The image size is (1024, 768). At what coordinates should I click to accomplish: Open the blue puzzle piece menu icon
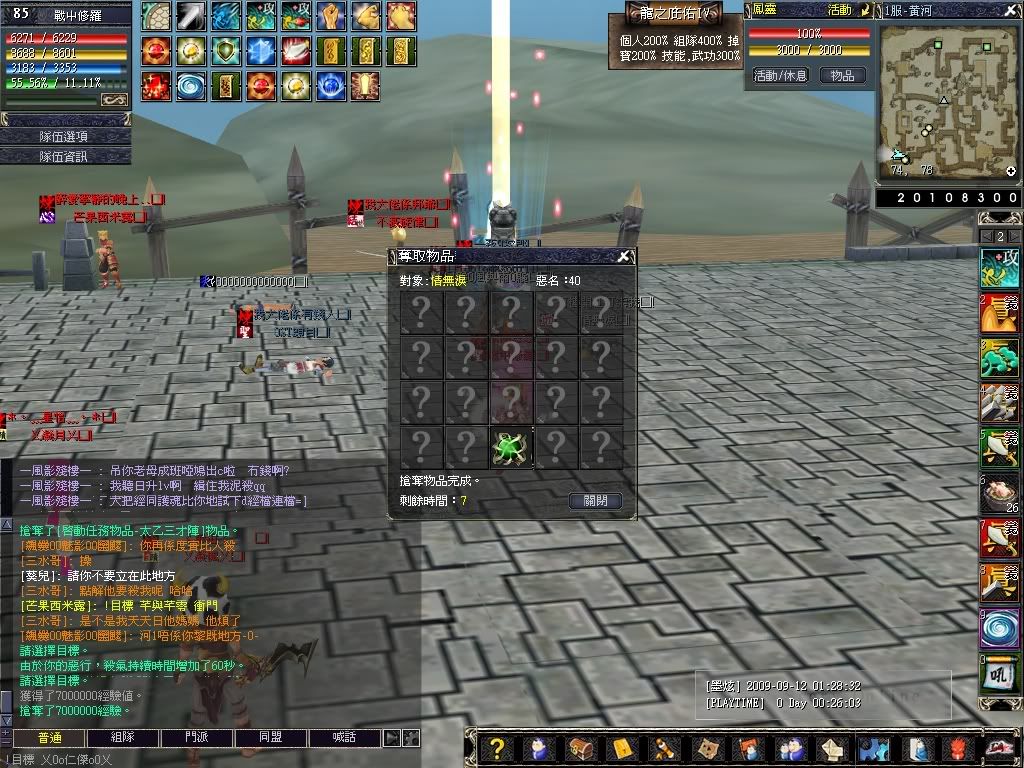[x=872, y=748]
